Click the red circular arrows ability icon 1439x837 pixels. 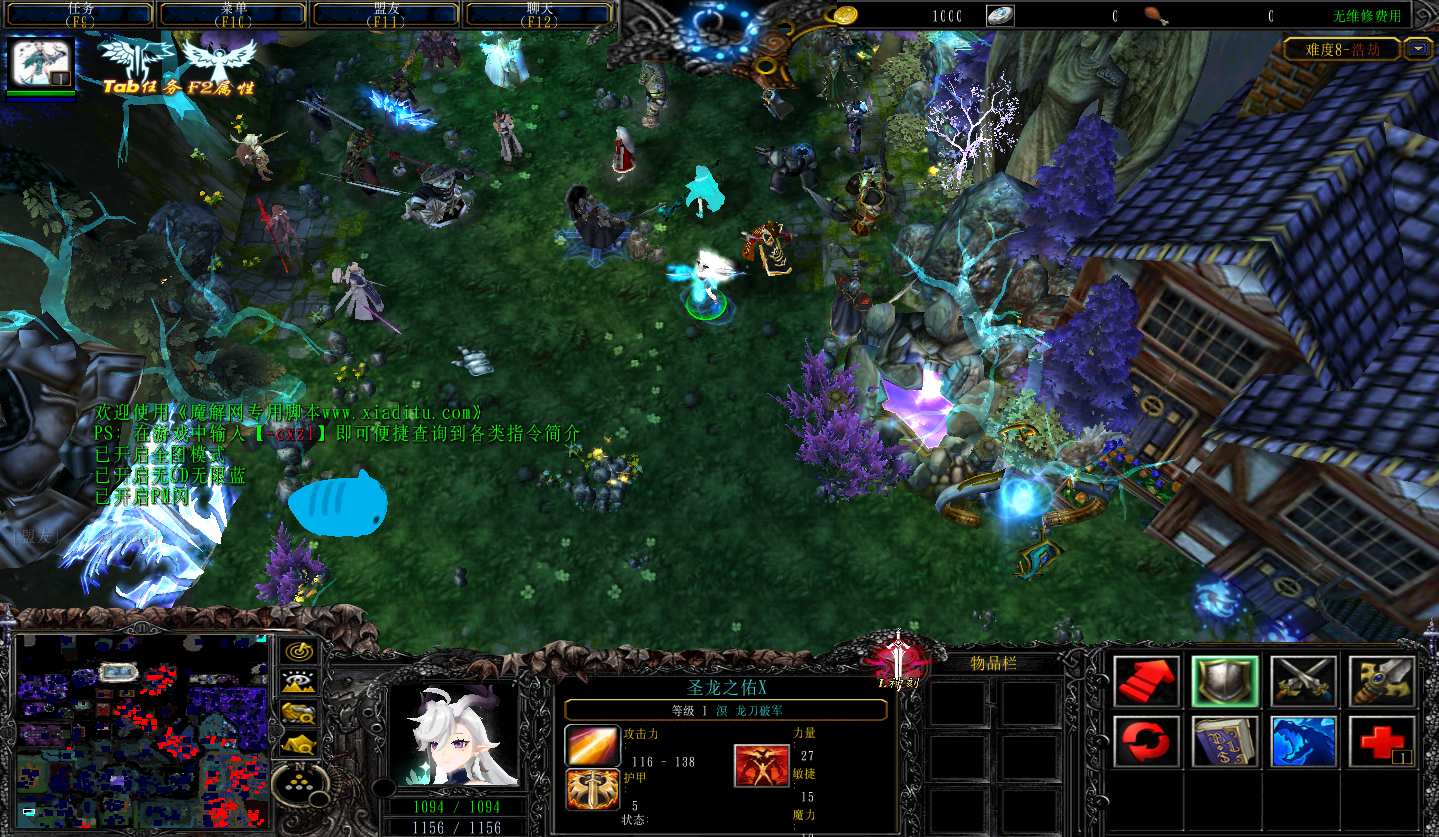tap(1146, 742)
